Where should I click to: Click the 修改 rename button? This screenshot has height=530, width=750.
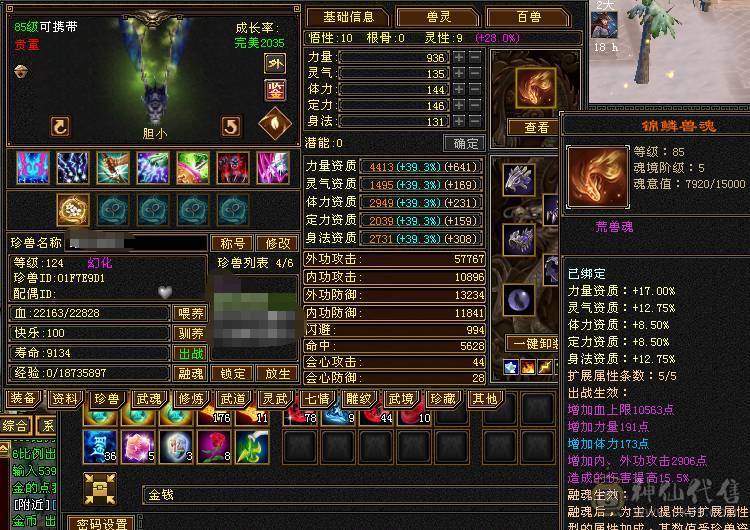click(x=276, y=243)
